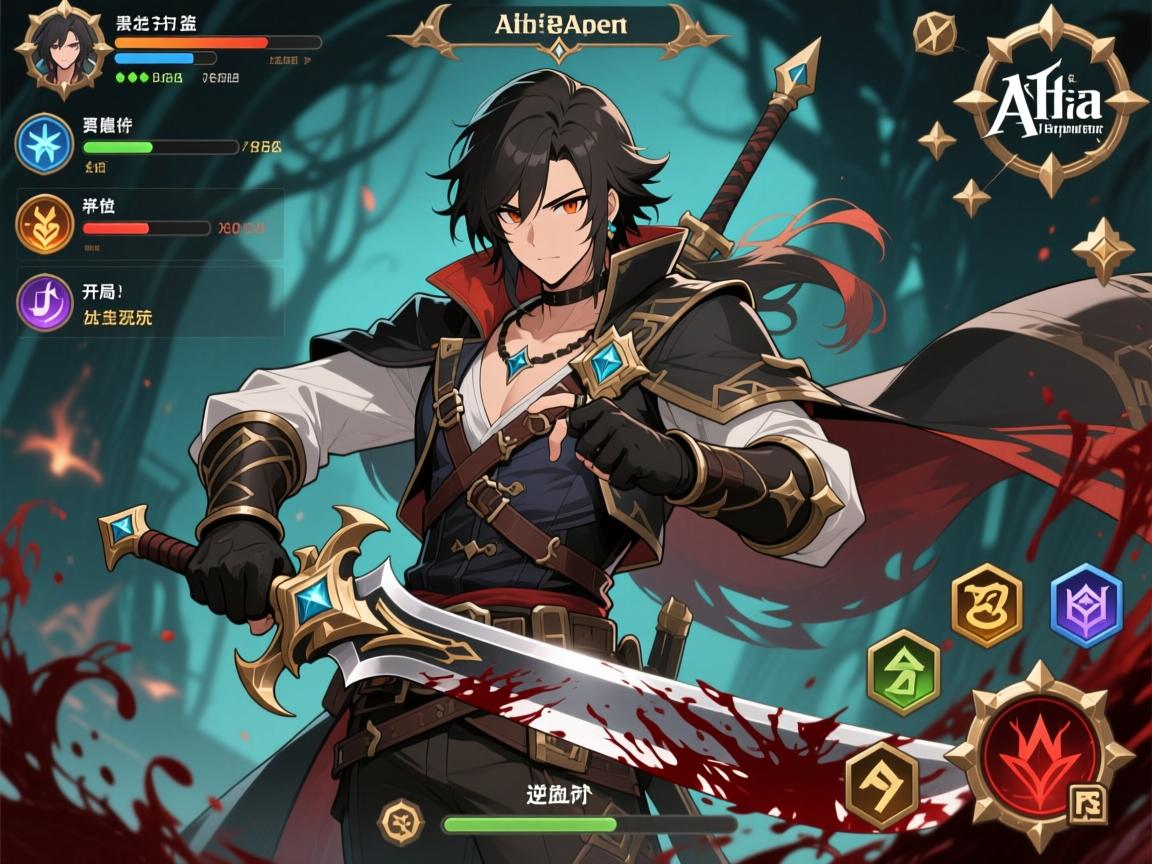The width and height of the screenshot is (1152, 864).
Task: Click the gold circular X button
Action: (x=937, y=35)
